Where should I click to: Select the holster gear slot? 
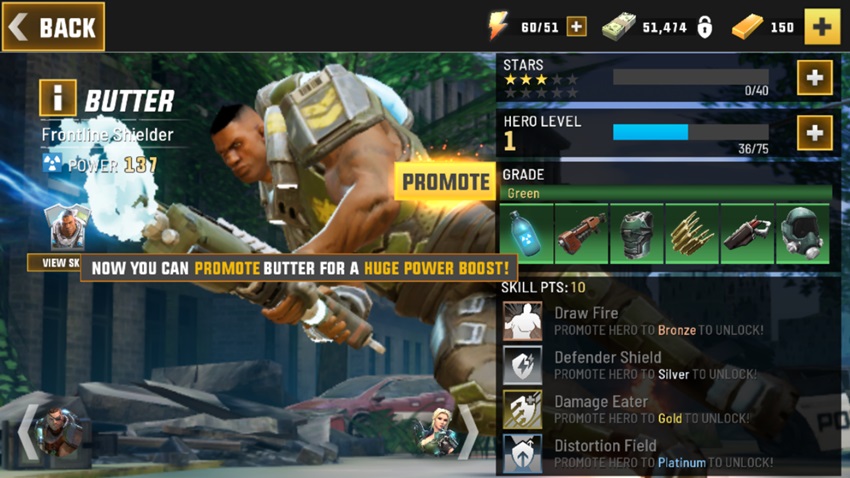pos(746,234)
